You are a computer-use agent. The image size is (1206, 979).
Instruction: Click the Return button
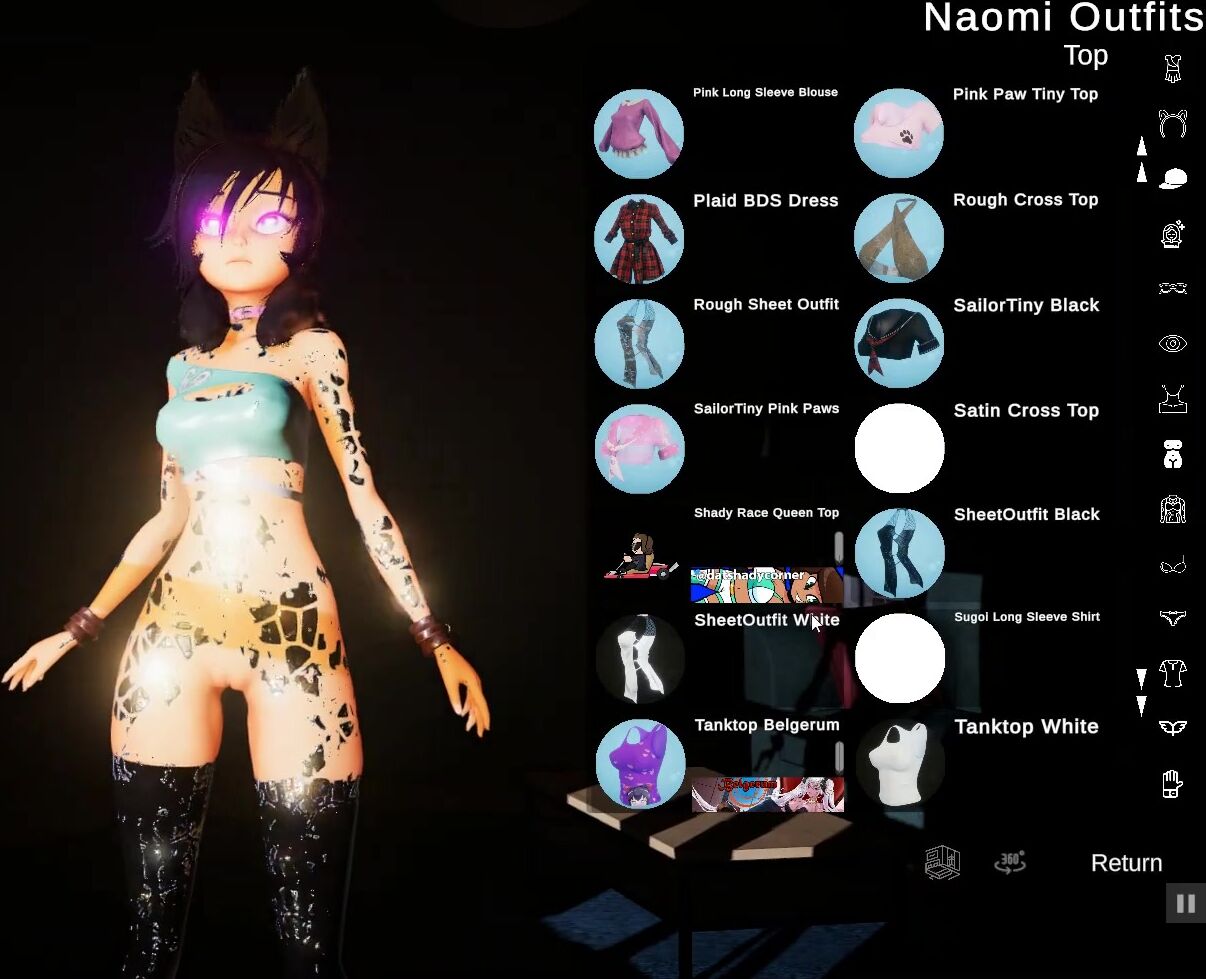(x=1126, y=863)
